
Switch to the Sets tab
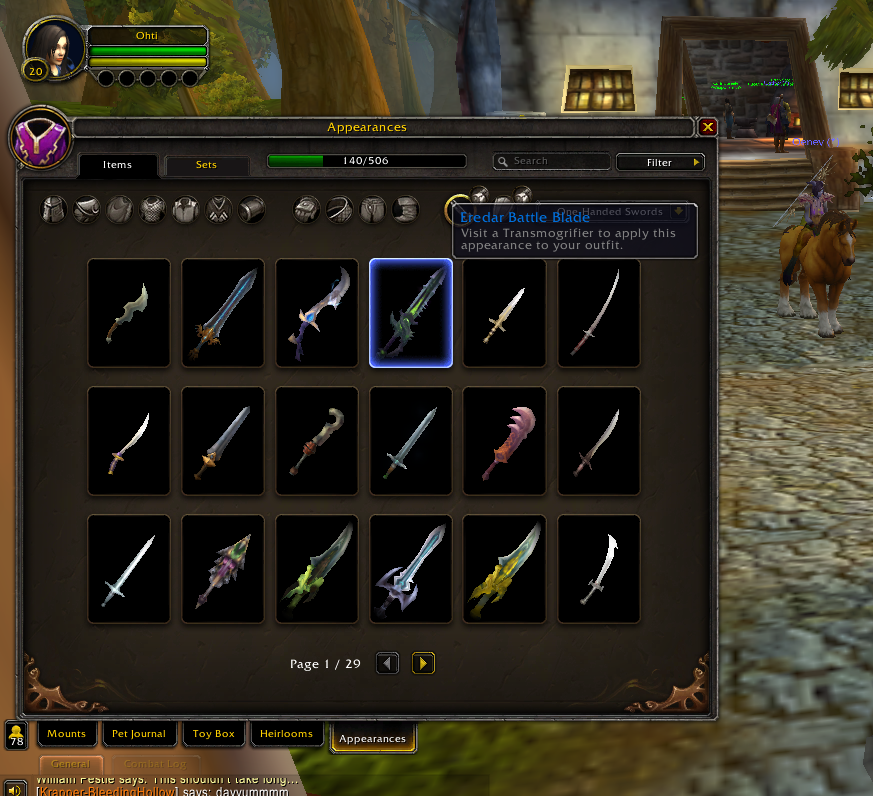pos(206,165)
